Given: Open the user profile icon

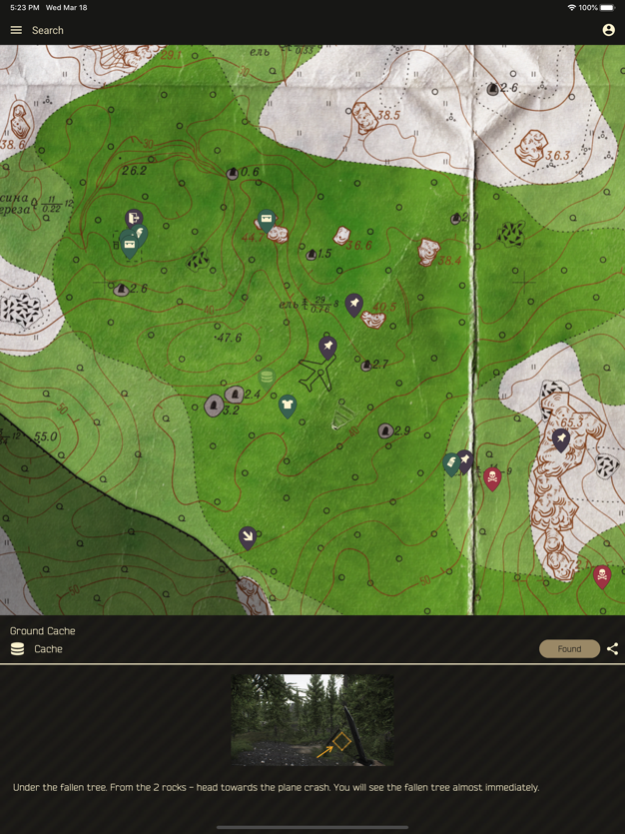Looking at the screenshot, I should click(608, 30).
